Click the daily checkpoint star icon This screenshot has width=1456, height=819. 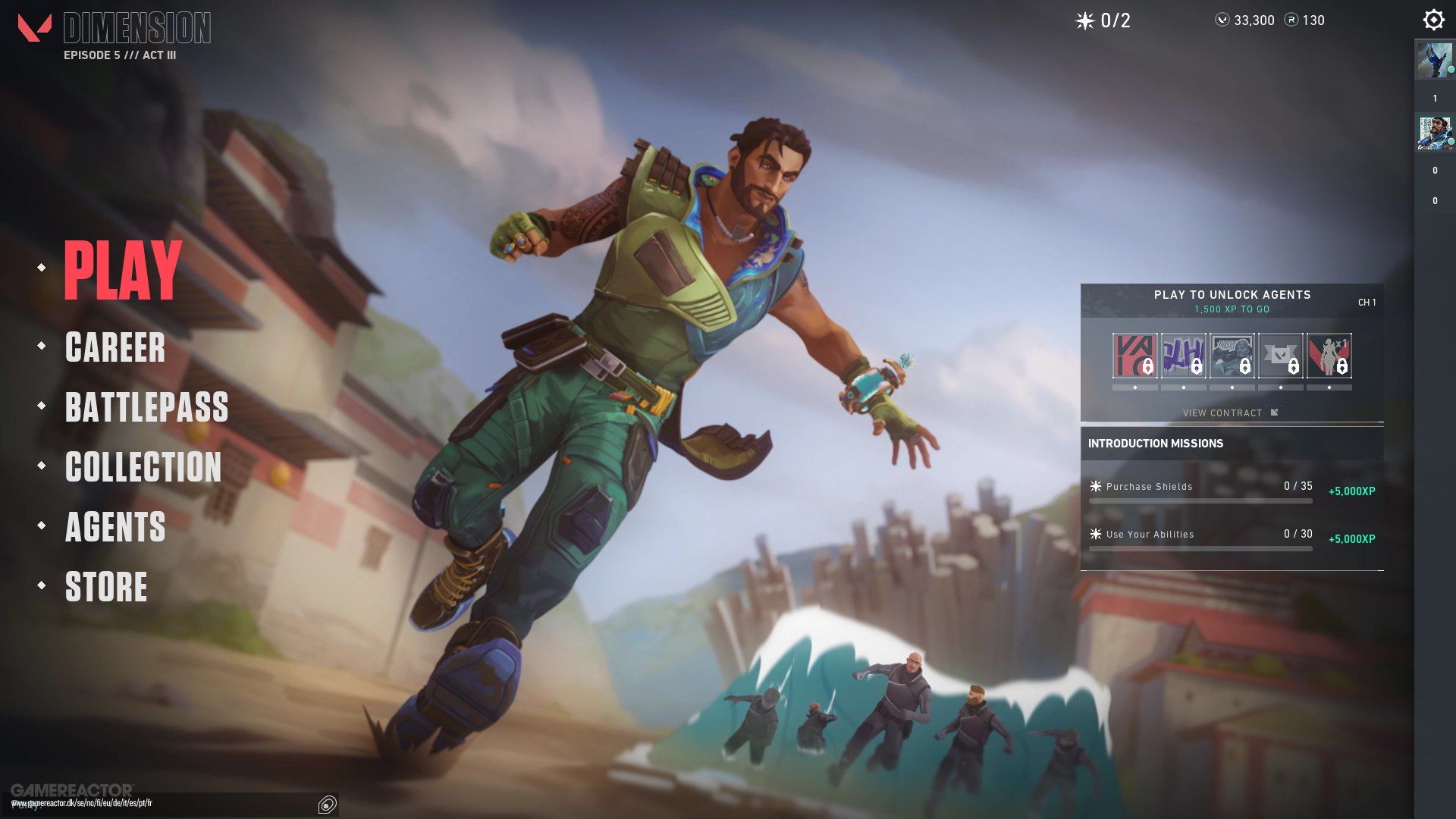coord(1084,20)
